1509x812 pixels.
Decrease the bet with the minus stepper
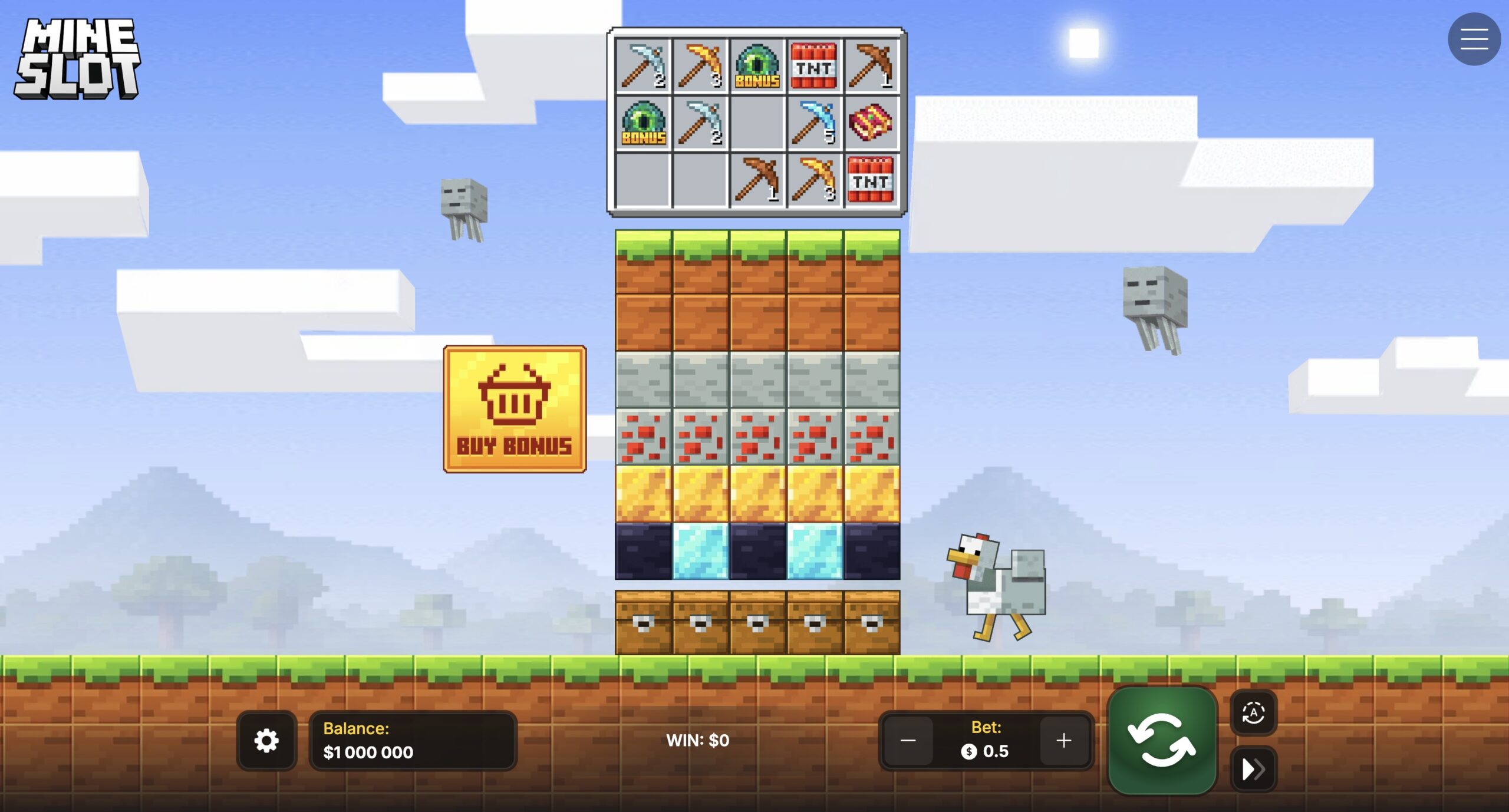[x=908, y=740]
